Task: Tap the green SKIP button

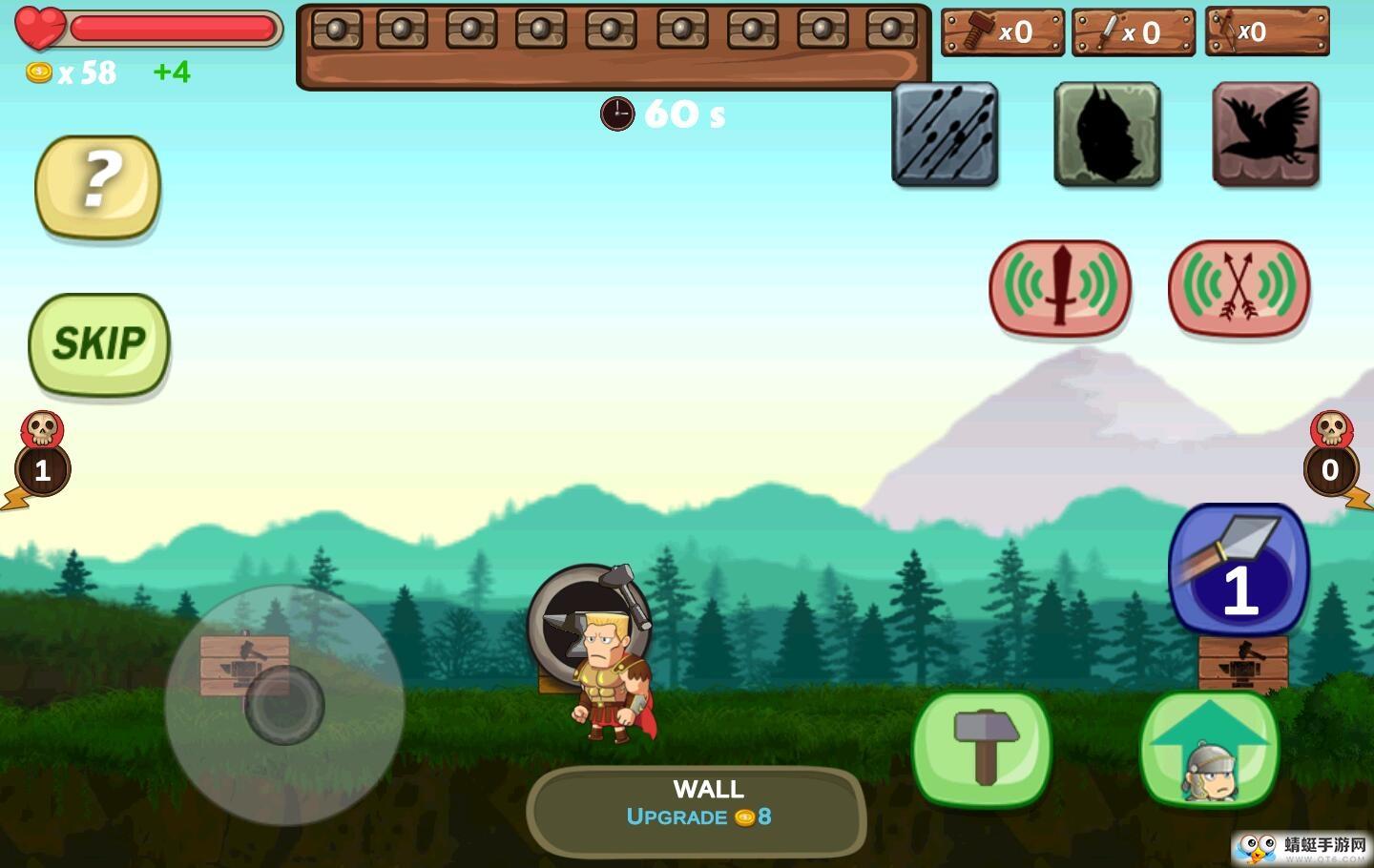Action: pos(99,343)
